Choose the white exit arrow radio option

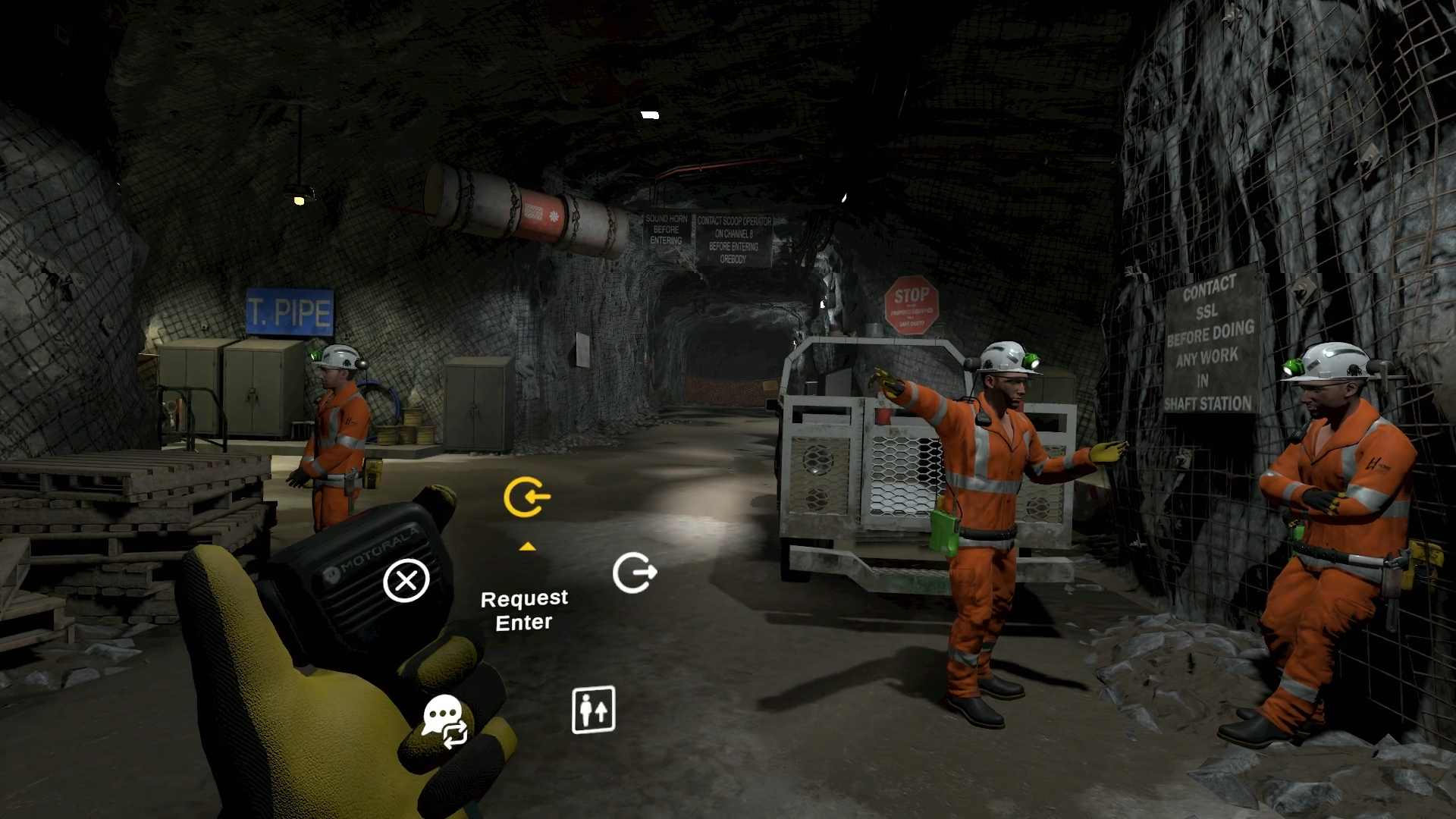[x=634, y=573]
